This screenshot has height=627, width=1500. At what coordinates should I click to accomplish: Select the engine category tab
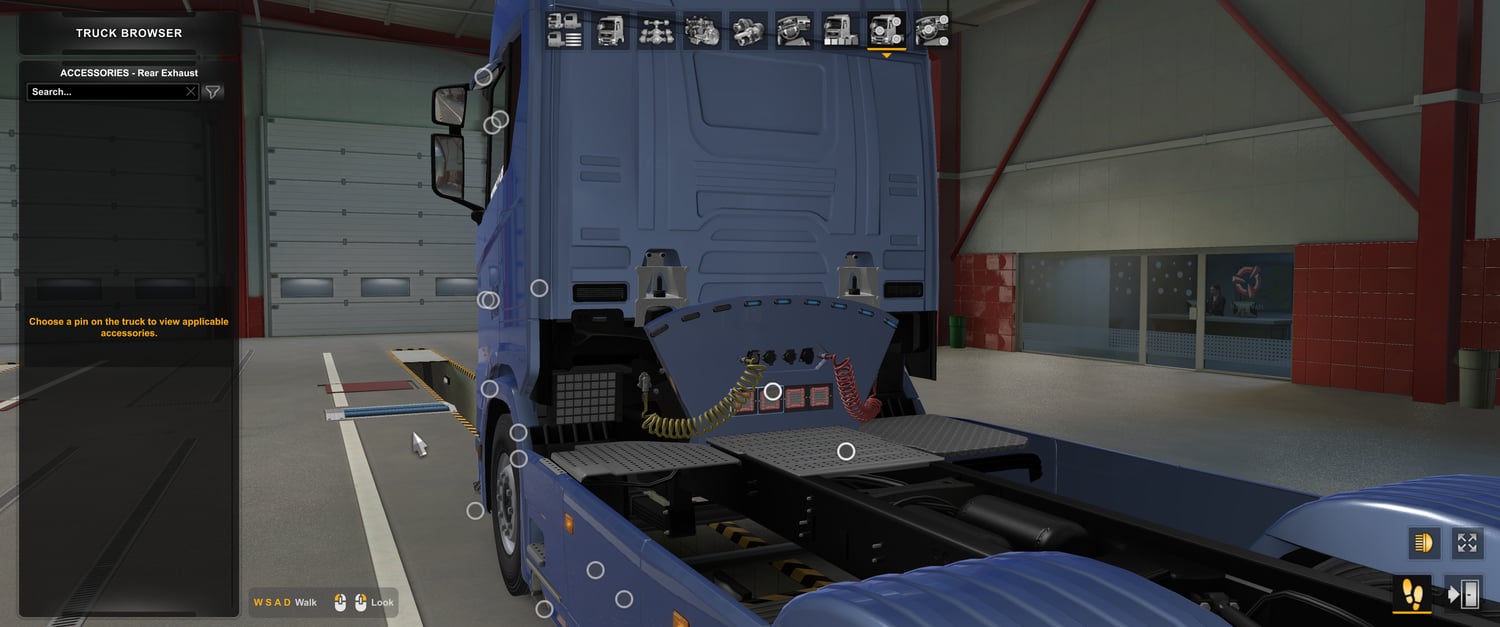[x=702, y=31]
